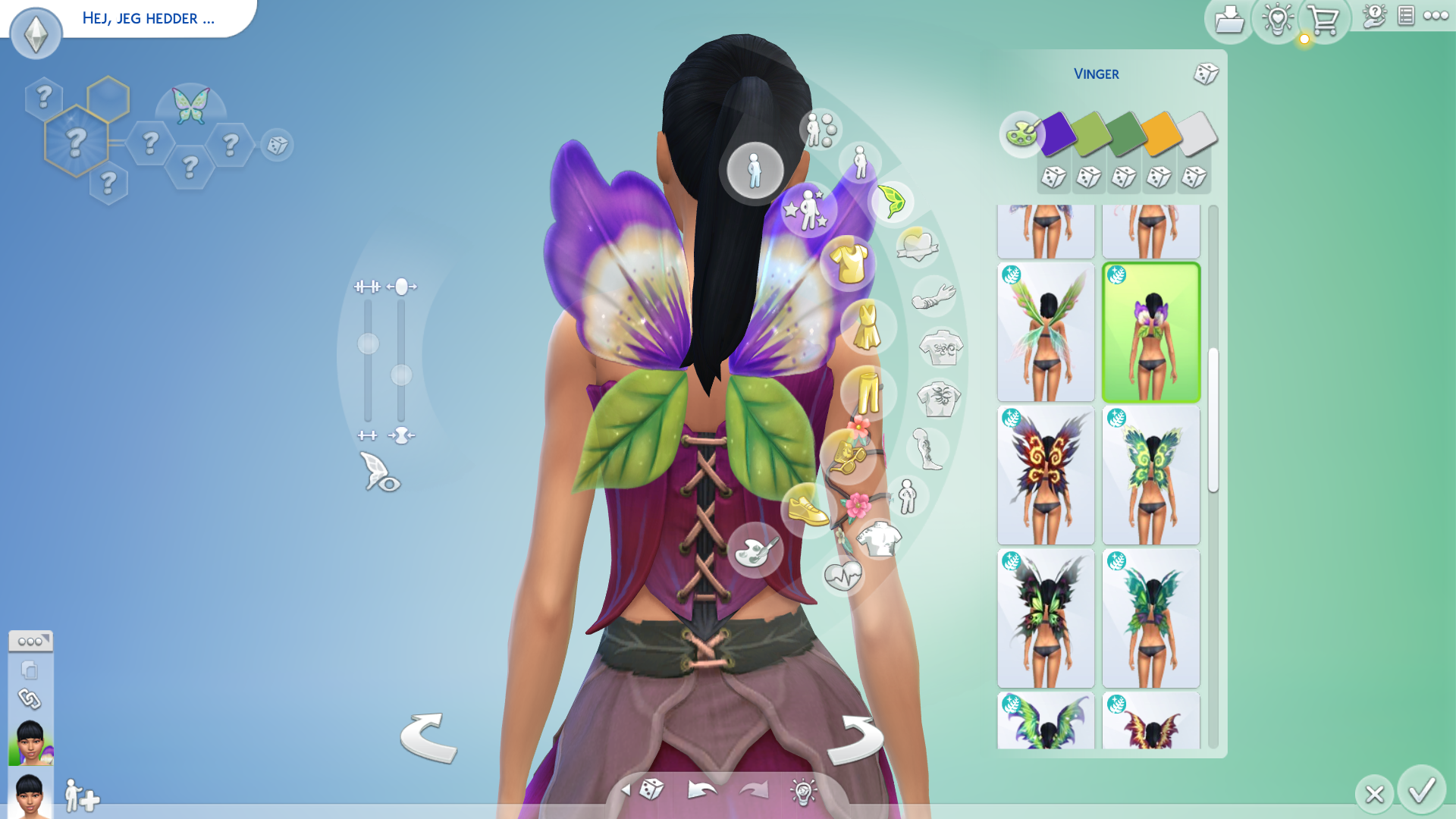
Task: Pick the white color swatch
Action: [x=1197, y=133]
